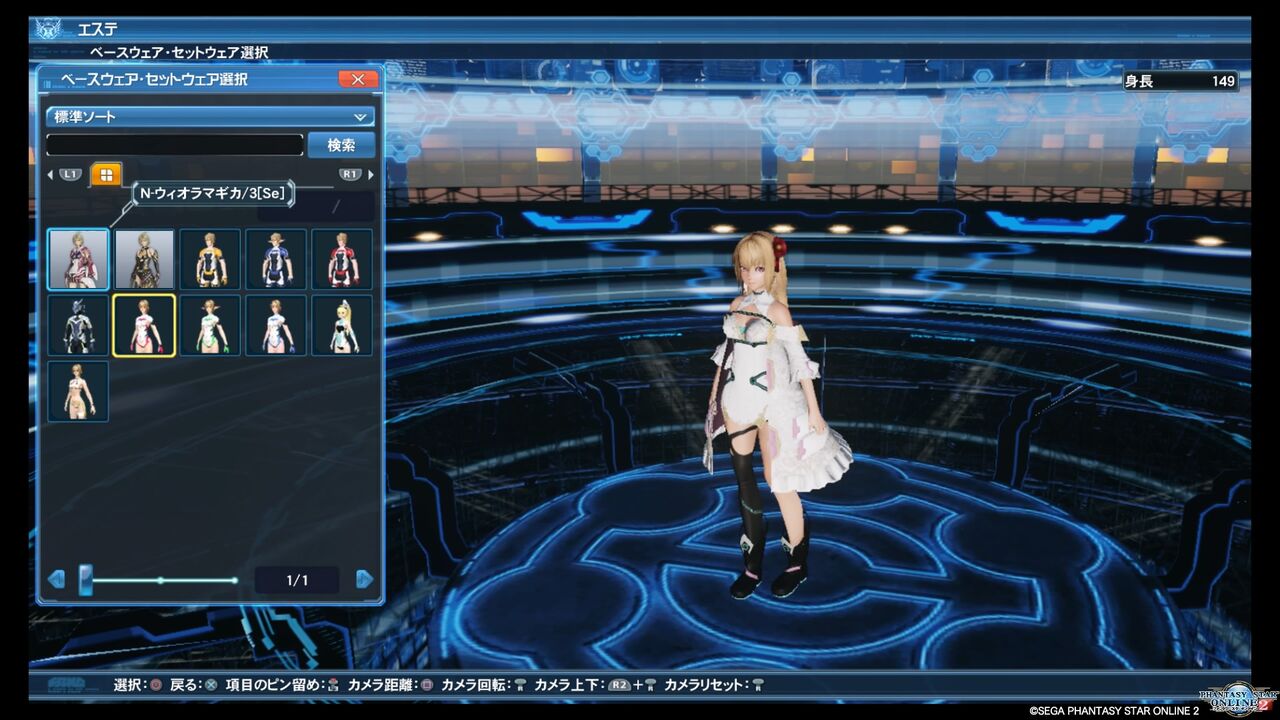Switch to next category with R1 arrow
The width and height of the screenshot is (1280, 720).
point(369,173)
